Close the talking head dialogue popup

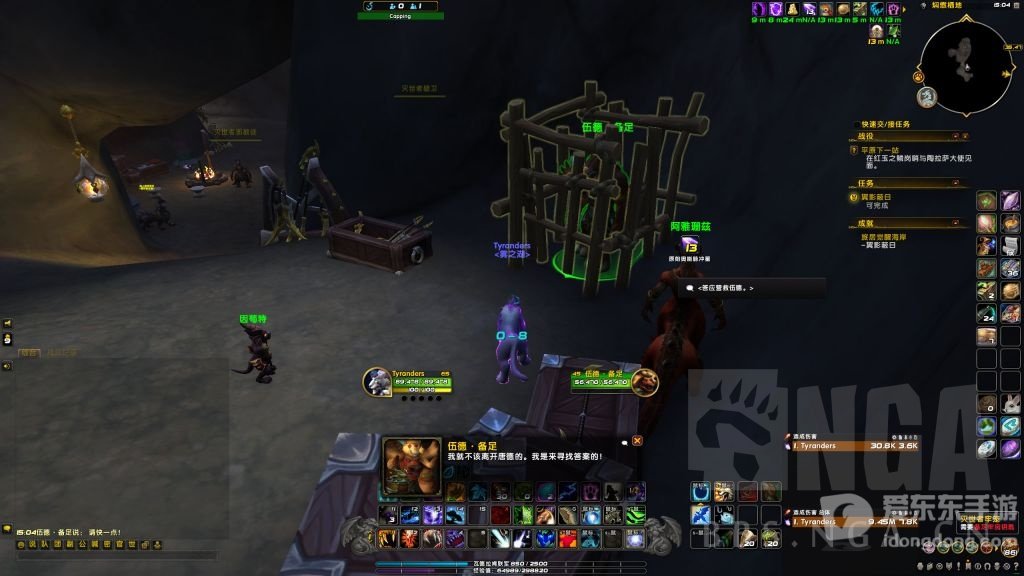click(637, 440)
